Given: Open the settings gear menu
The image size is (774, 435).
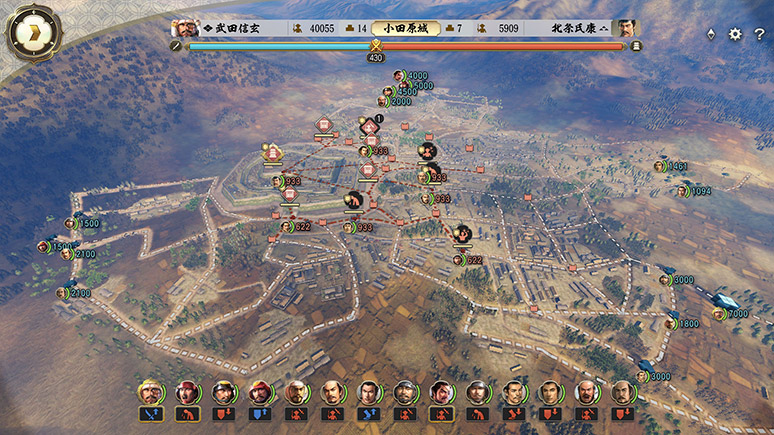Looking at the screenshot, I should (x=735, y=34).
